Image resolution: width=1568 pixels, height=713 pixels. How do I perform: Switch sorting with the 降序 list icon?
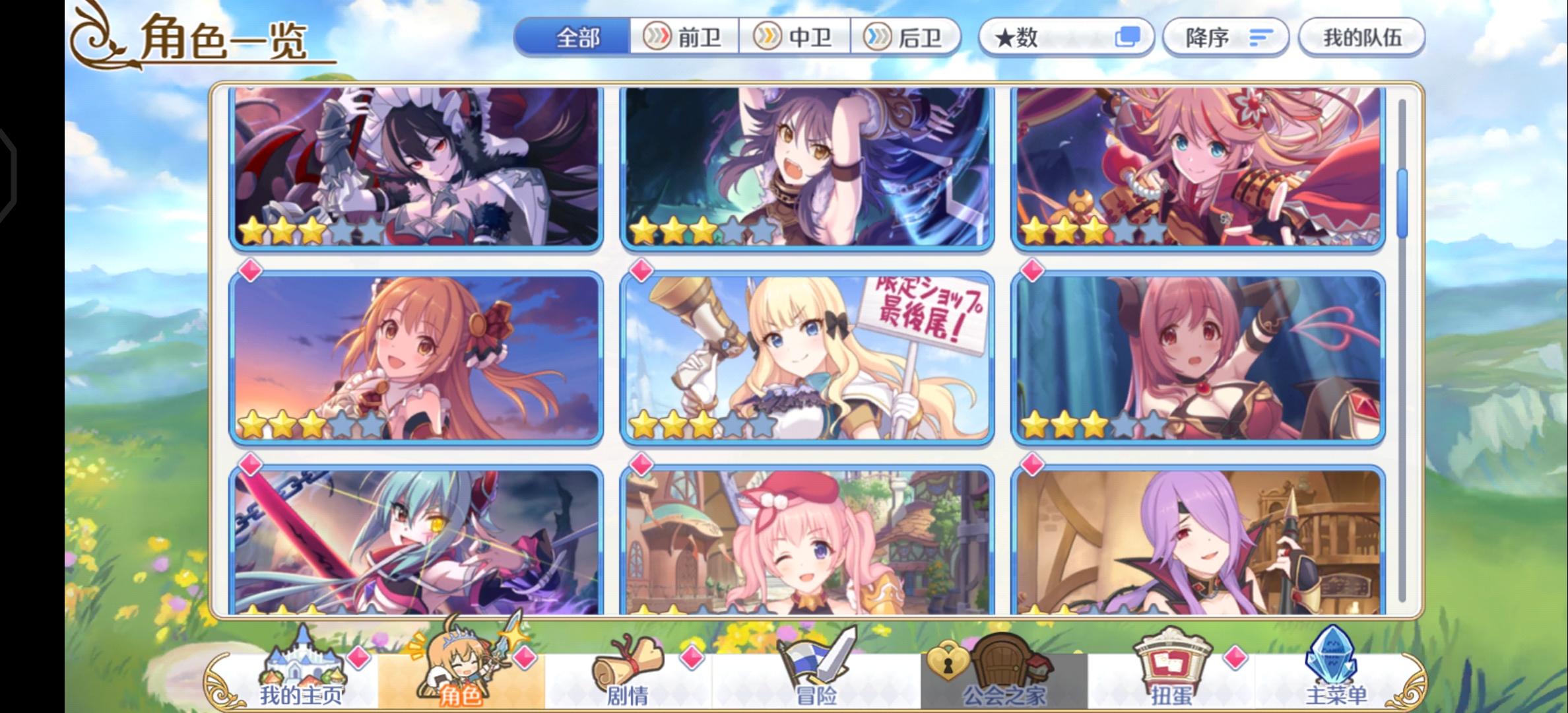(1260, 38)
